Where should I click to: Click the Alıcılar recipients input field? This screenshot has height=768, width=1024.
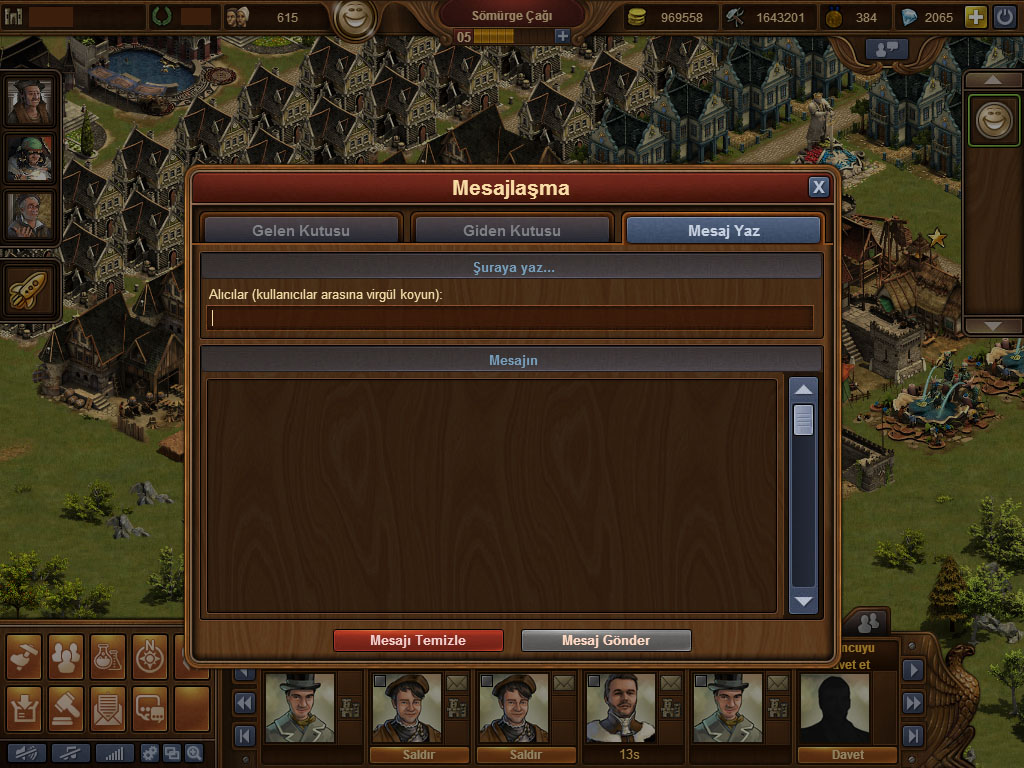click(x=510, y=318)
